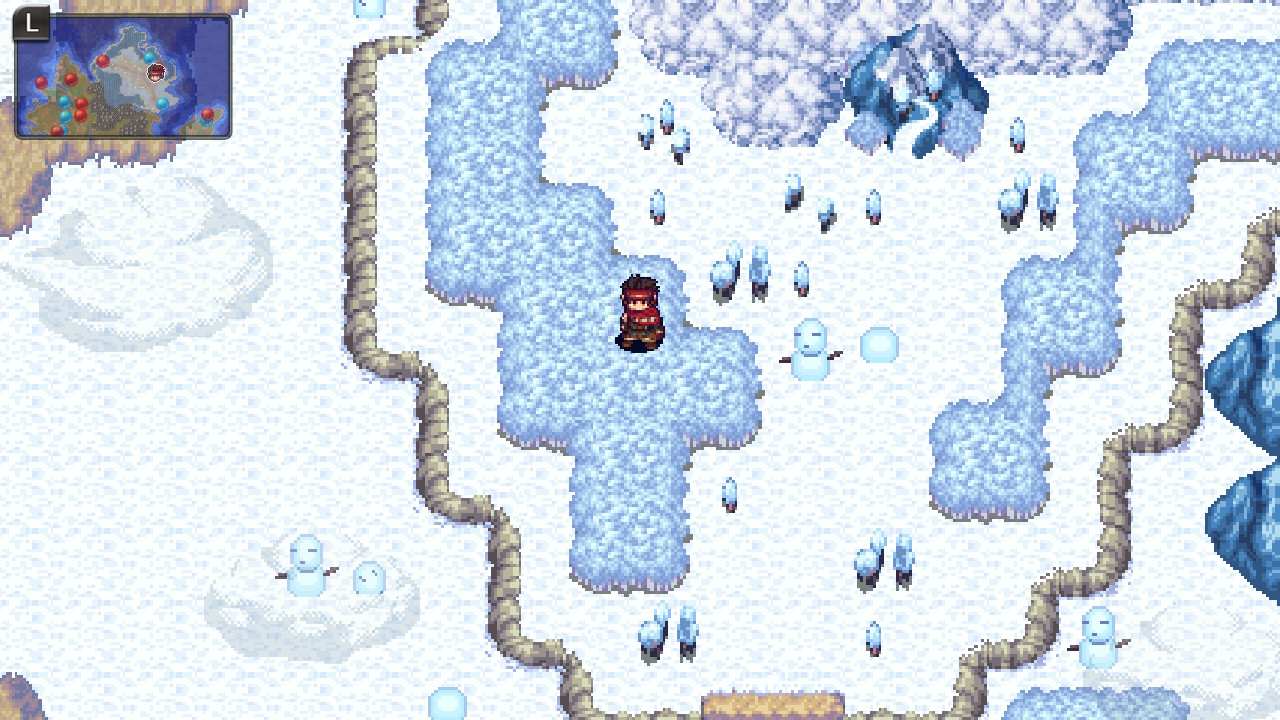Click a blue location marker on the minimap
This screenshot has height=720, width=1280.
coord(148,57)
